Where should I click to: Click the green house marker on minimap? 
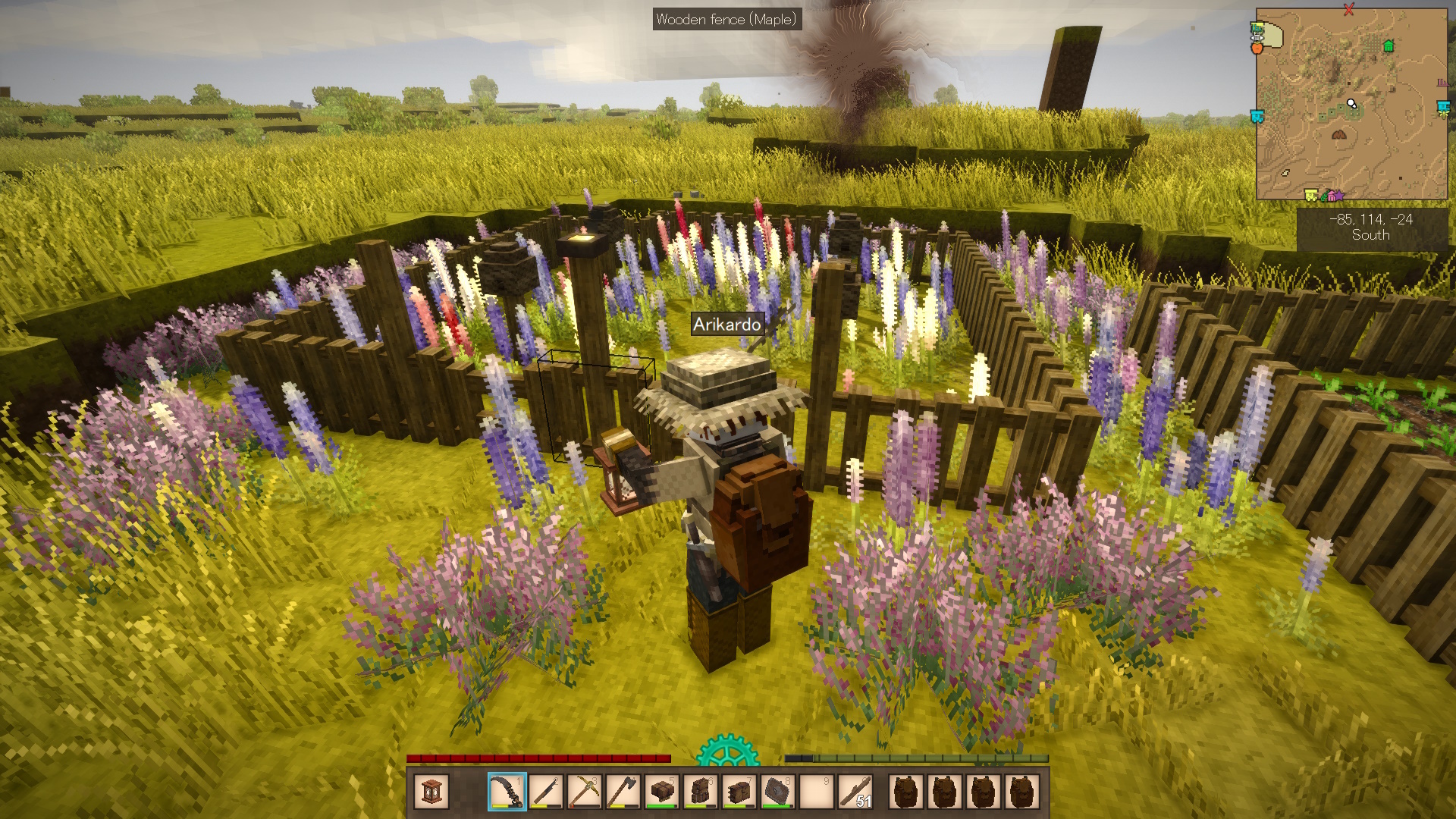[x=1389, y=45]
